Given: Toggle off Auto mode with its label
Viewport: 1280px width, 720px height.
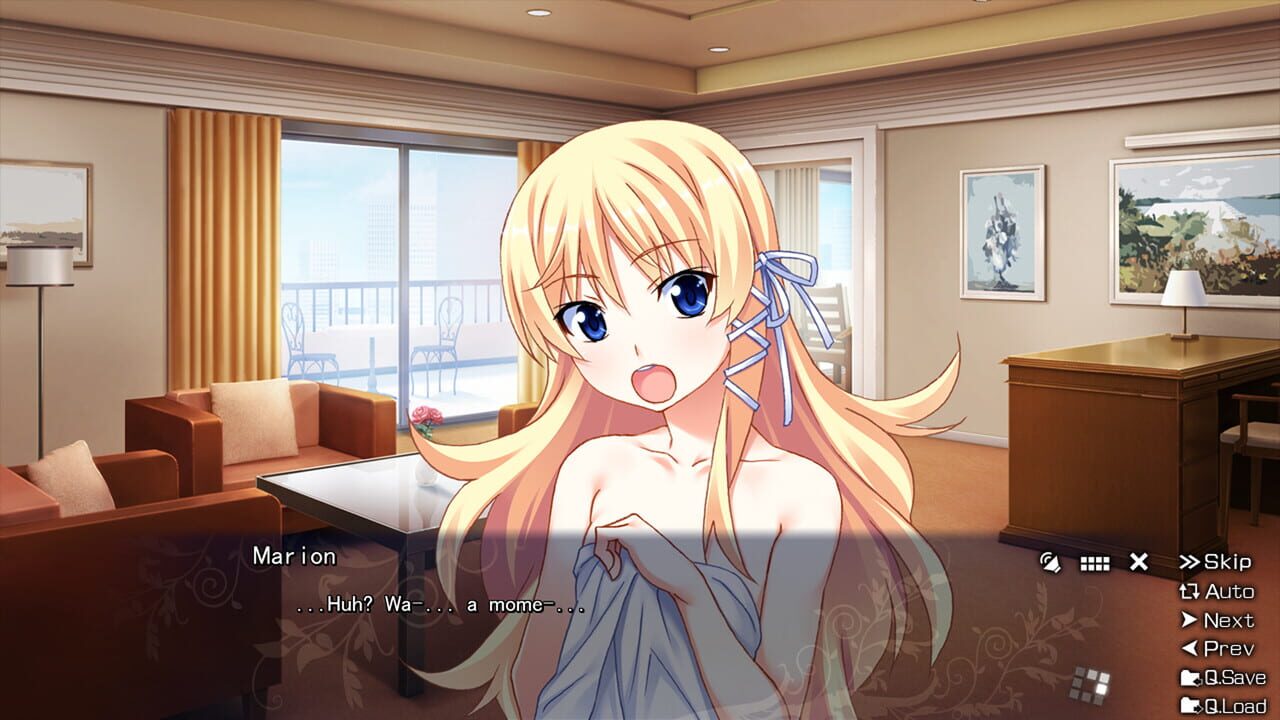Looking at the screenshot, I should pos(1230,590).
